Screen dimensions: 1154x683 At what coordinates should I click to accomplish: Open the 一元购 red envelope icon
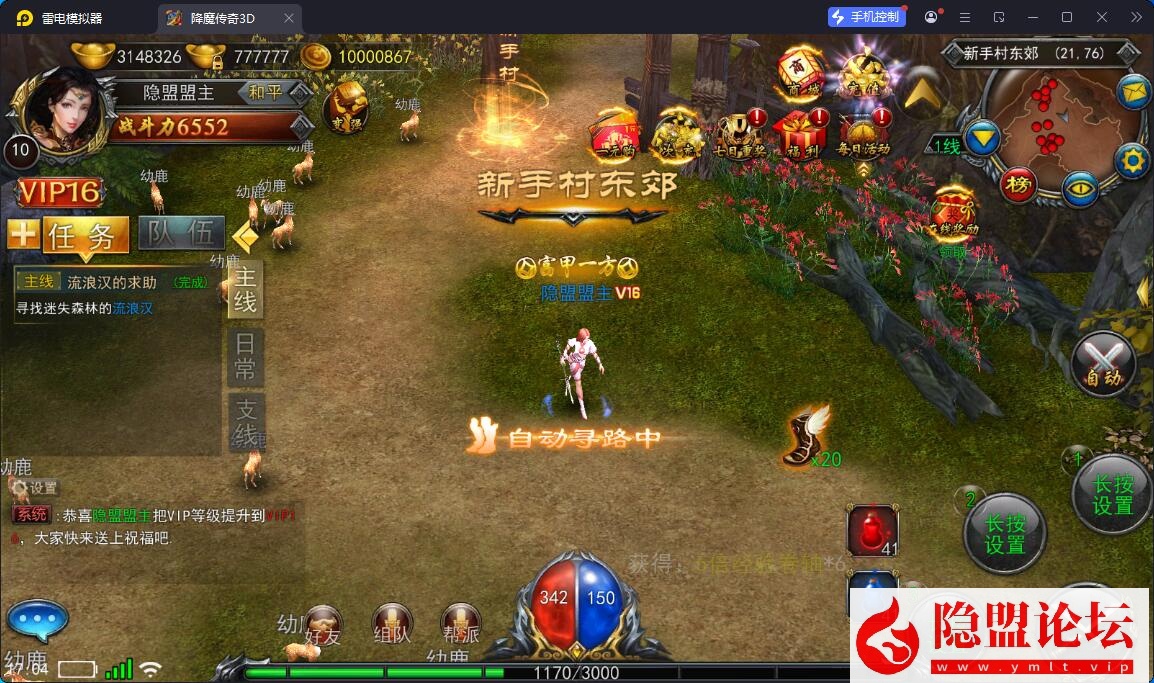click(x=613, y=134)
